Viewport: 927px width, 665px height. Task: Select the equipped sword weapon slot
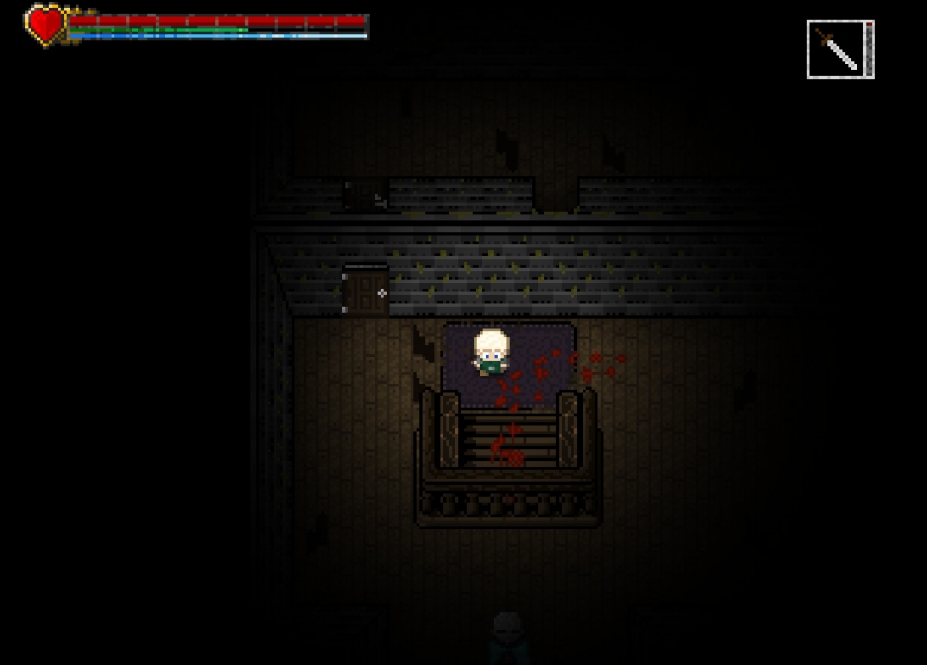pos(838,49)
